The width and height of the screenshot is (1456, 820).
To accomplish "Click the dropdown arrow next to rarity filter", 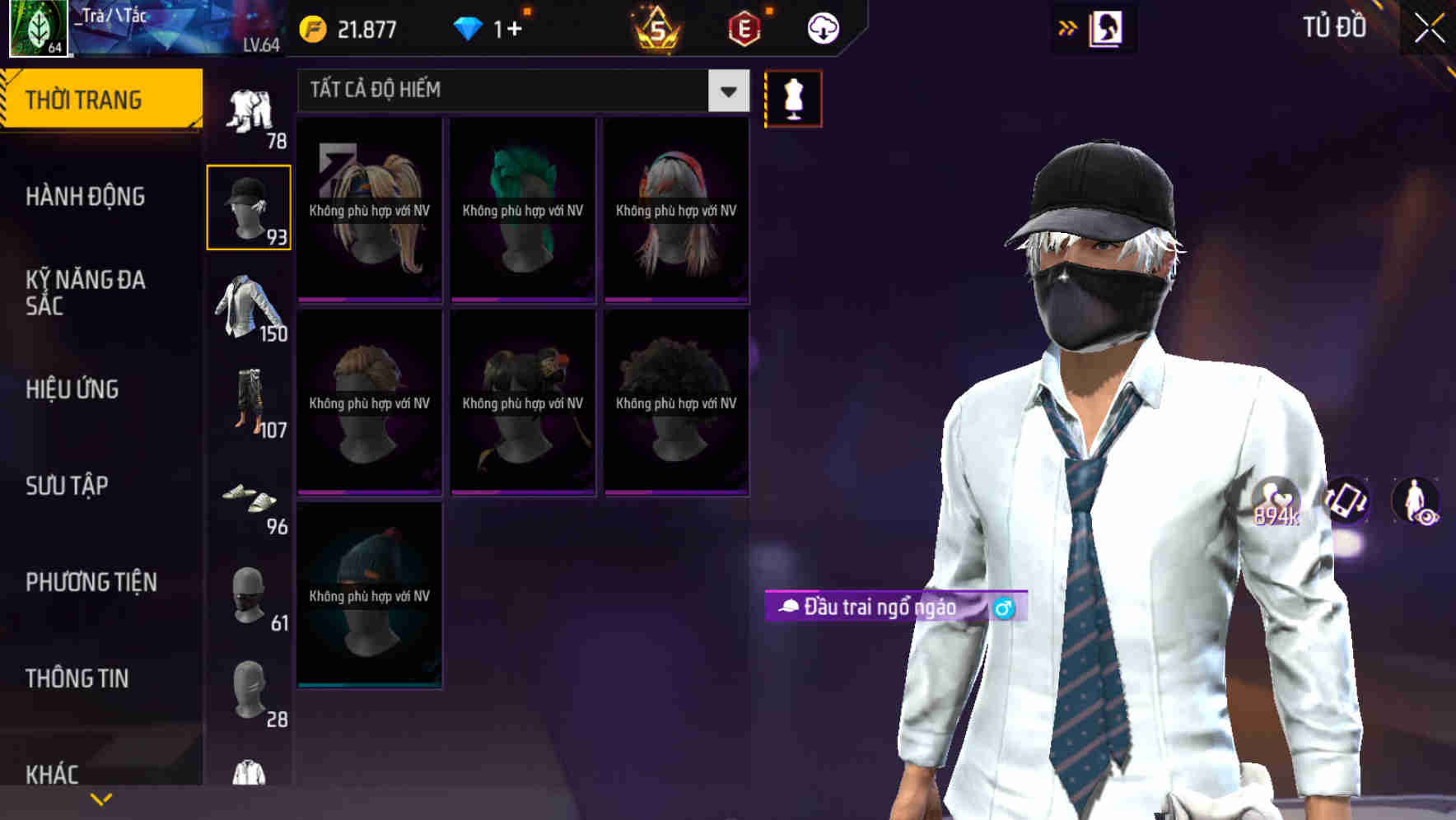I will point(726,91).
